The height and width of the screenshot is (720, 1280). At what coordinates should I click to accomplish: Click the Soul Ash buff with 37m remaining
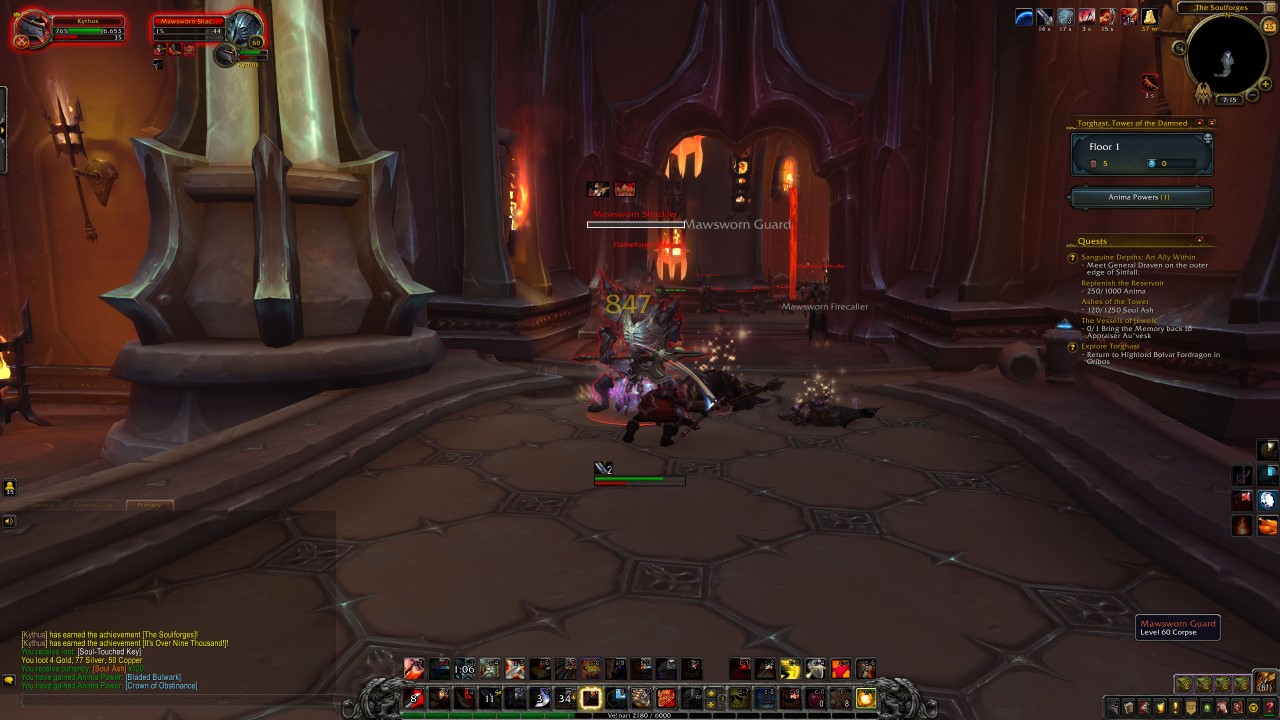pos(1149,18)
